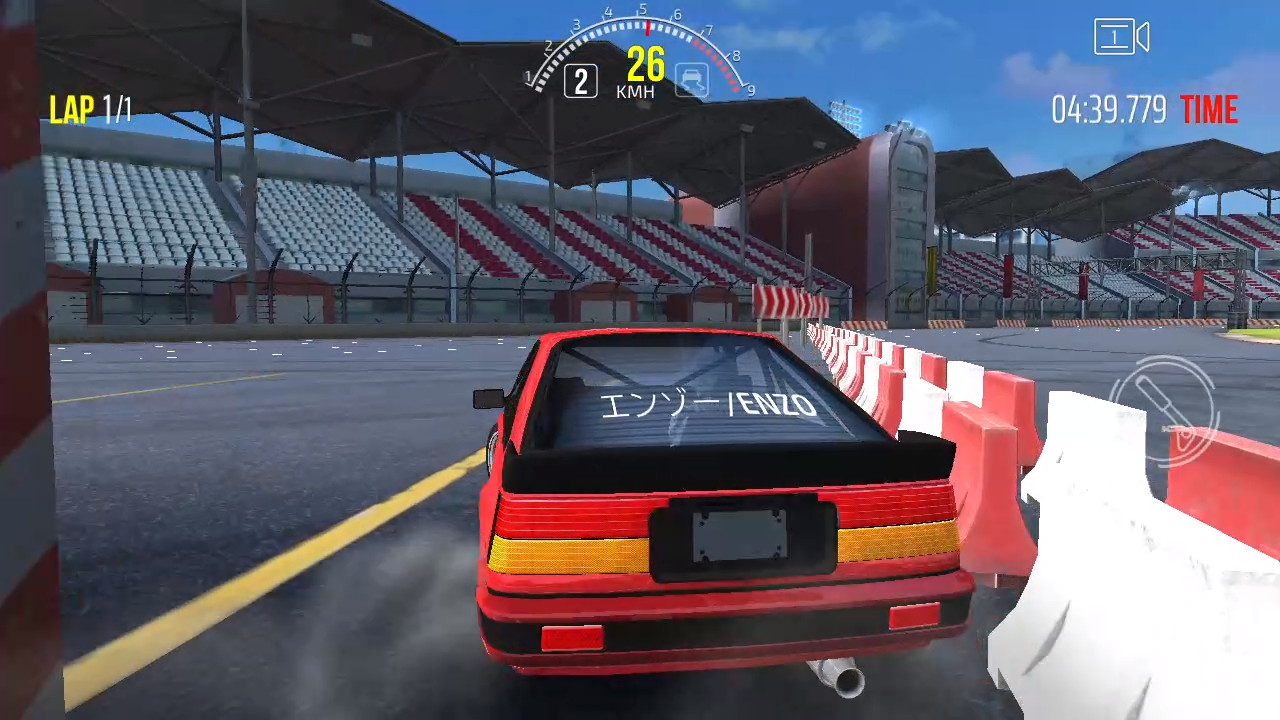Tap the gear indicator box showing 2
This screenshot has height=720, width=1280.
click(581, 81)
